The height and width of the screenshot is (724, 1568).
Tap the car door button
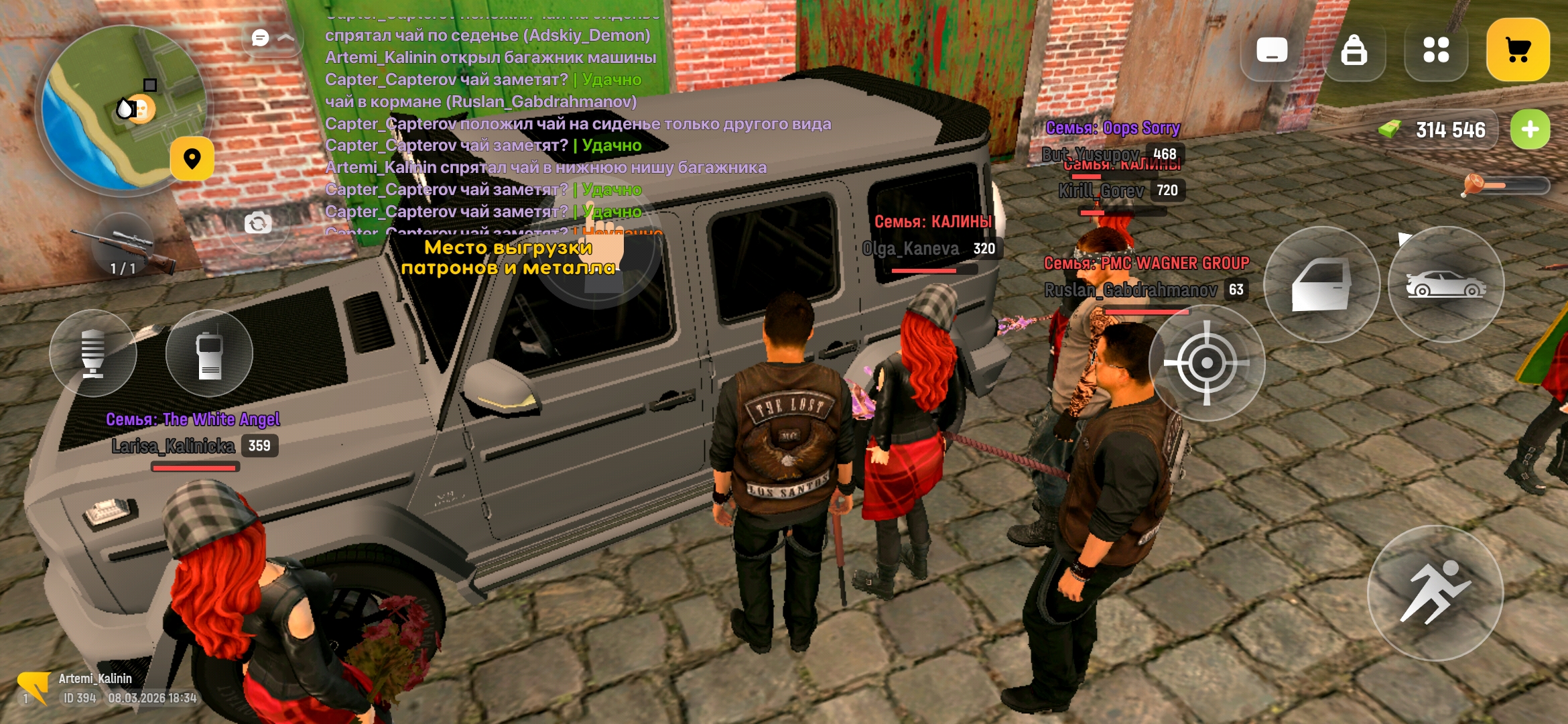(x=1321, y=285)
